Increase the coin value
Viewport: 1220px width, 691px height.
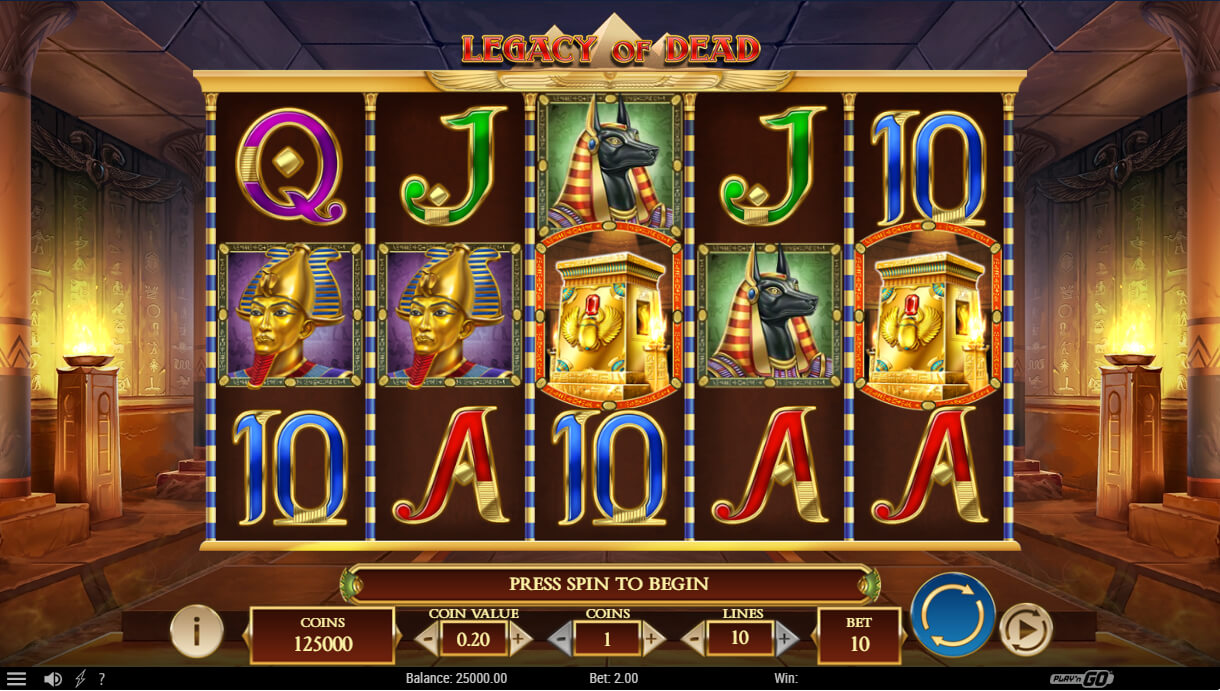coord(518,637)
